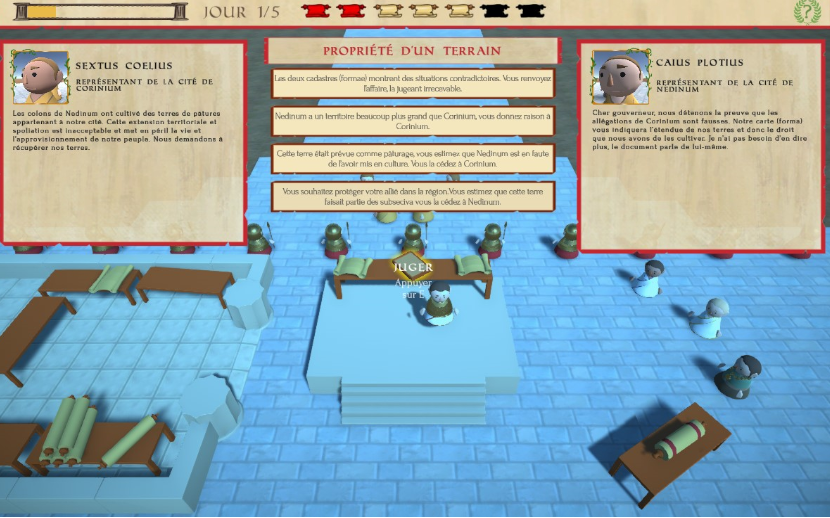Choose the verdict dismissing the case as inadmissible
Screen dimensions: 830x518
(413, 83)
